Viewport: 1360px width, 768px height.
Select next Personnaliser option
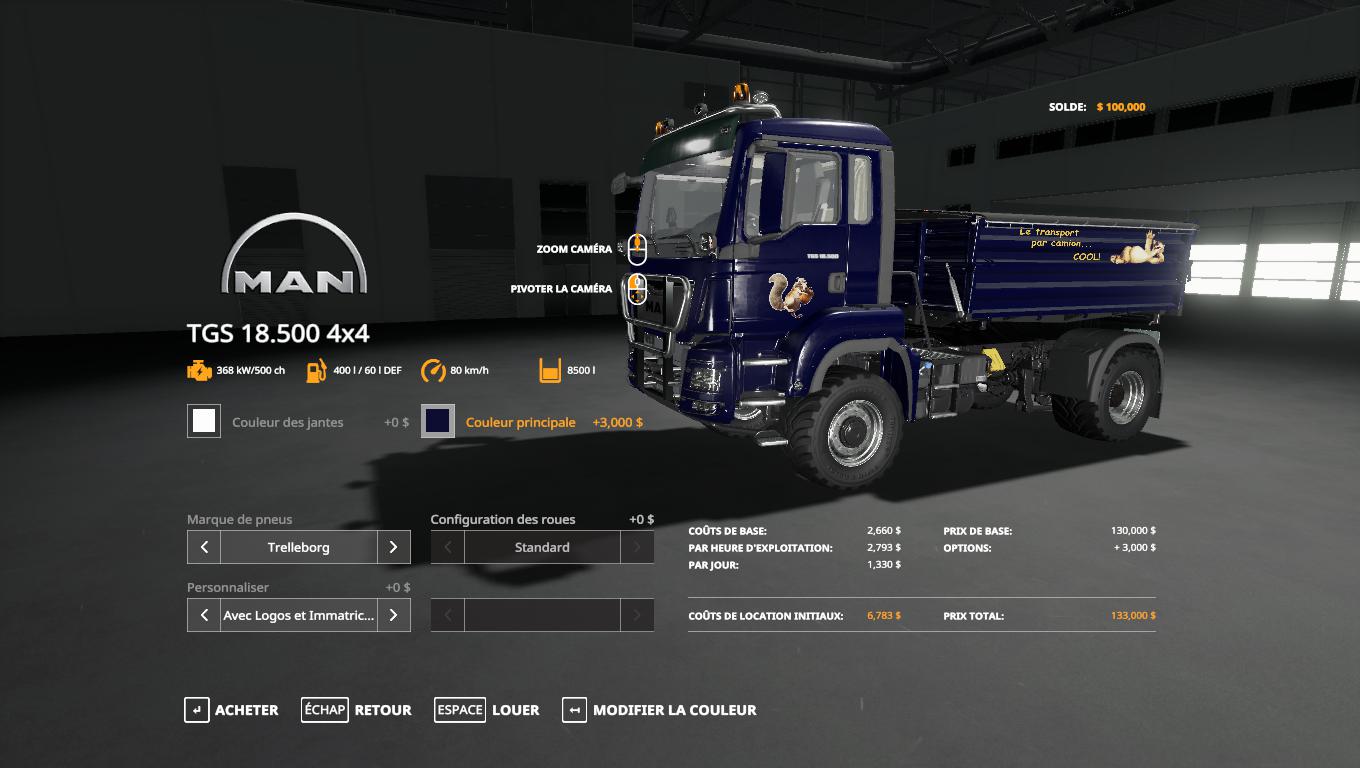click(x=394, y=615)
